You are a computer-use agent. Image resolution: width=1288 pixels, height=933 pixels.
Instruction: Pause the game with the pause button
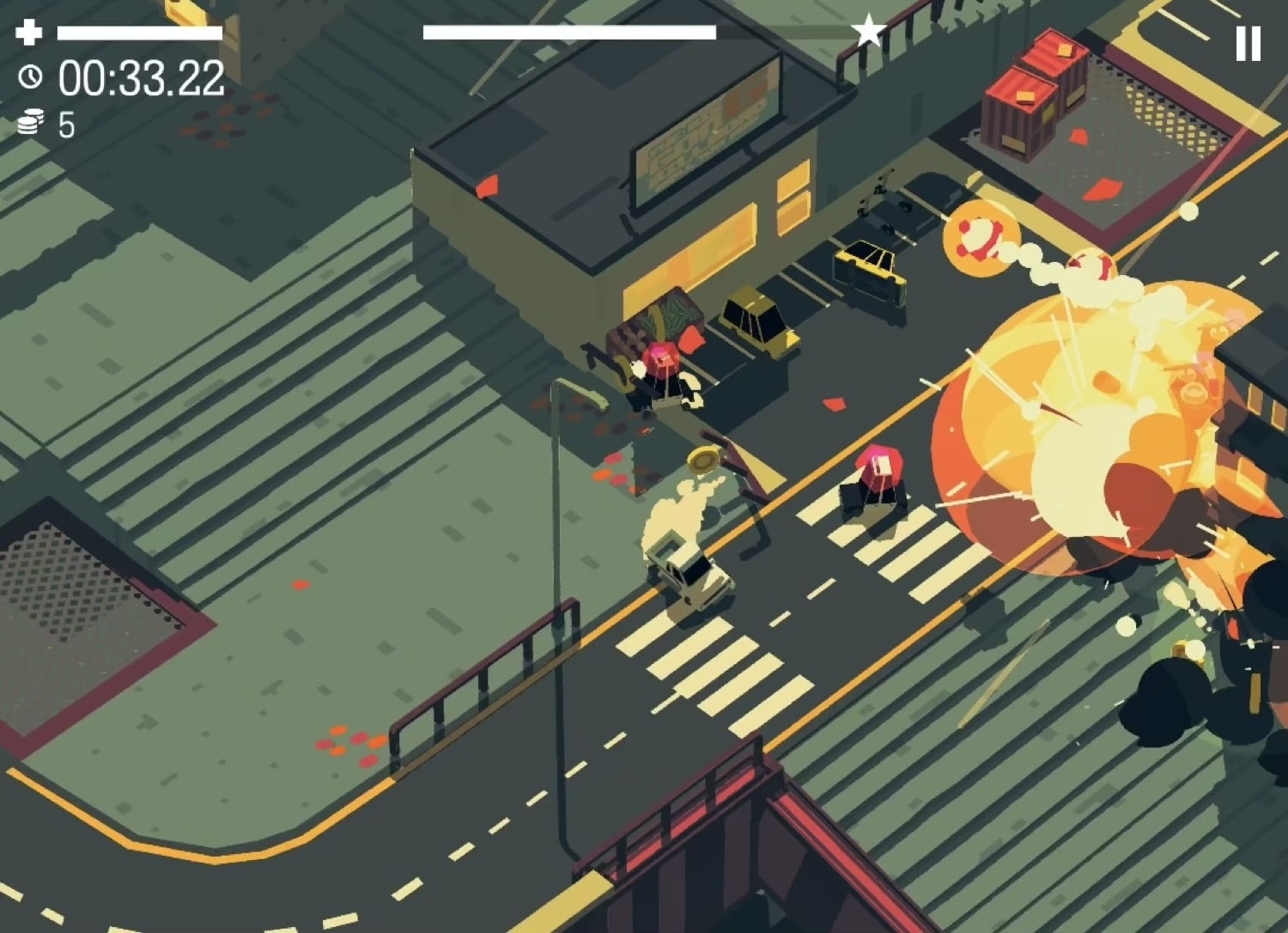[1248, 43]
